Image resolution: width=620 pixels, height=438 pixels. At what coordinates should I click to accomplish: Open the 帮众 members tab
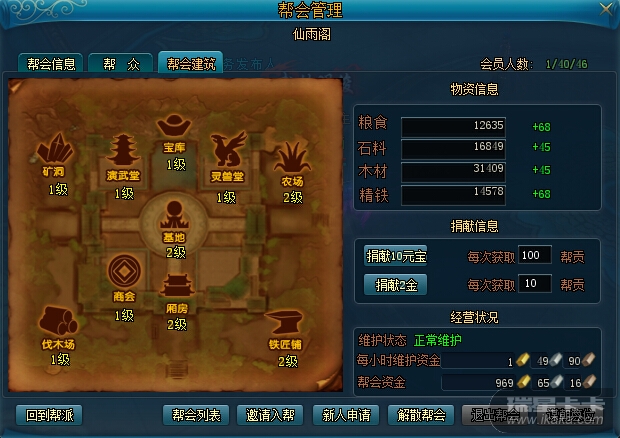tap(122, 64)
